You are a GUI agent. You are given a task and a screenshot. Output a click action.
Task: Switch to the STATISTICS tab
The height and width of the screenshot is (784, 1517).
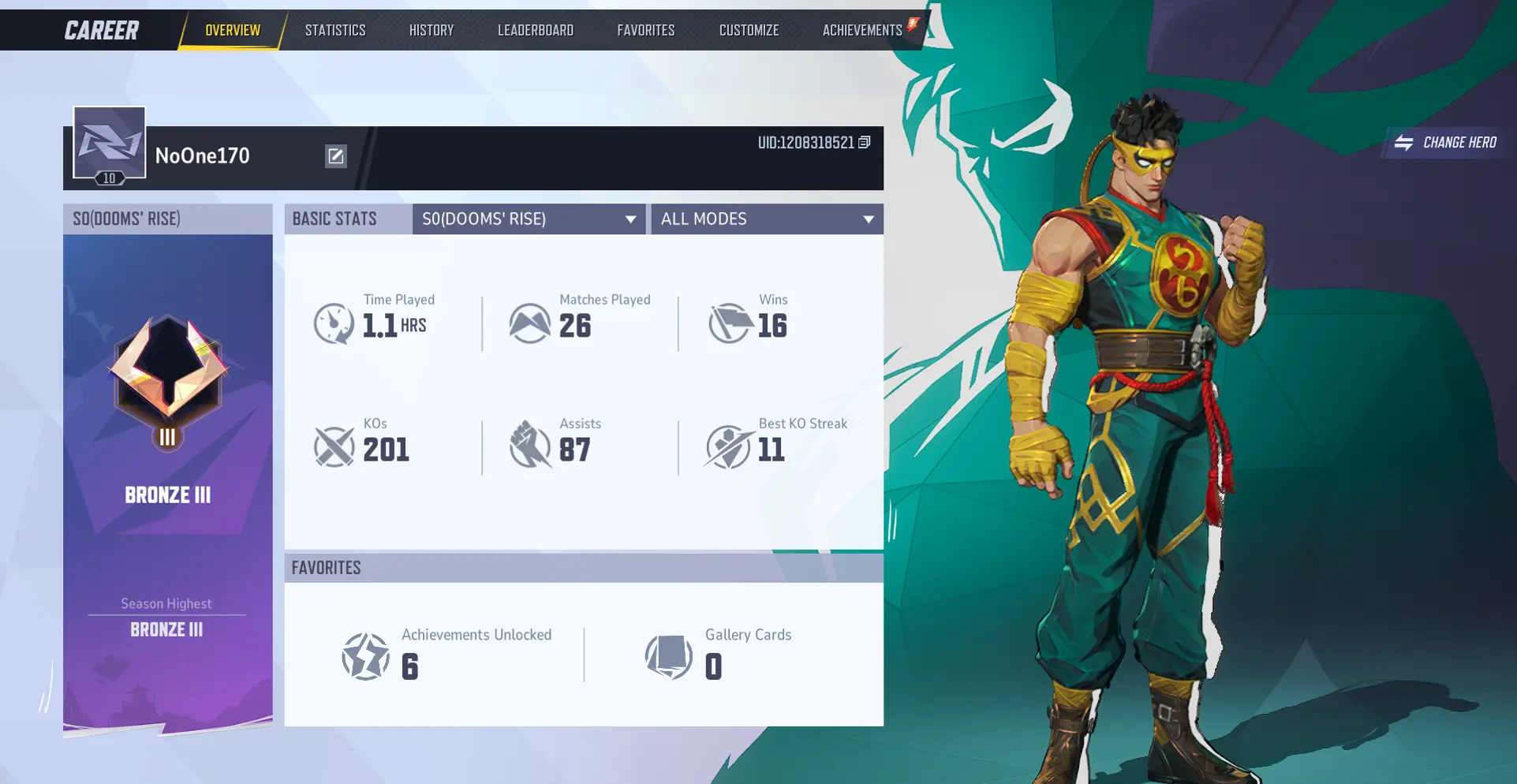[x=335, y=30]
